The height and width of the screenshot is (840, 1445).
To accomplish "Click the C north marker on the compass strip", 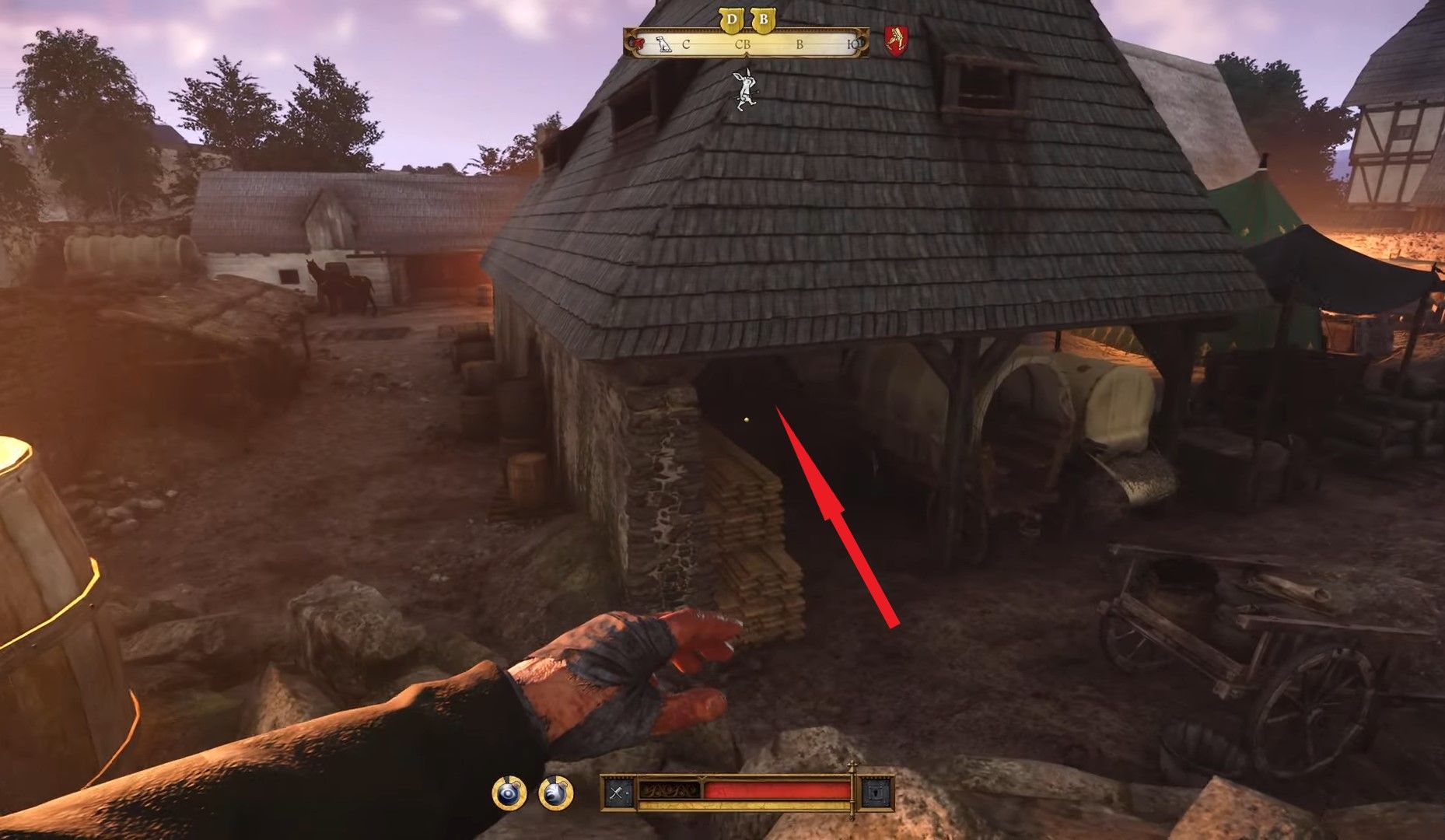I will pos(685,45).
